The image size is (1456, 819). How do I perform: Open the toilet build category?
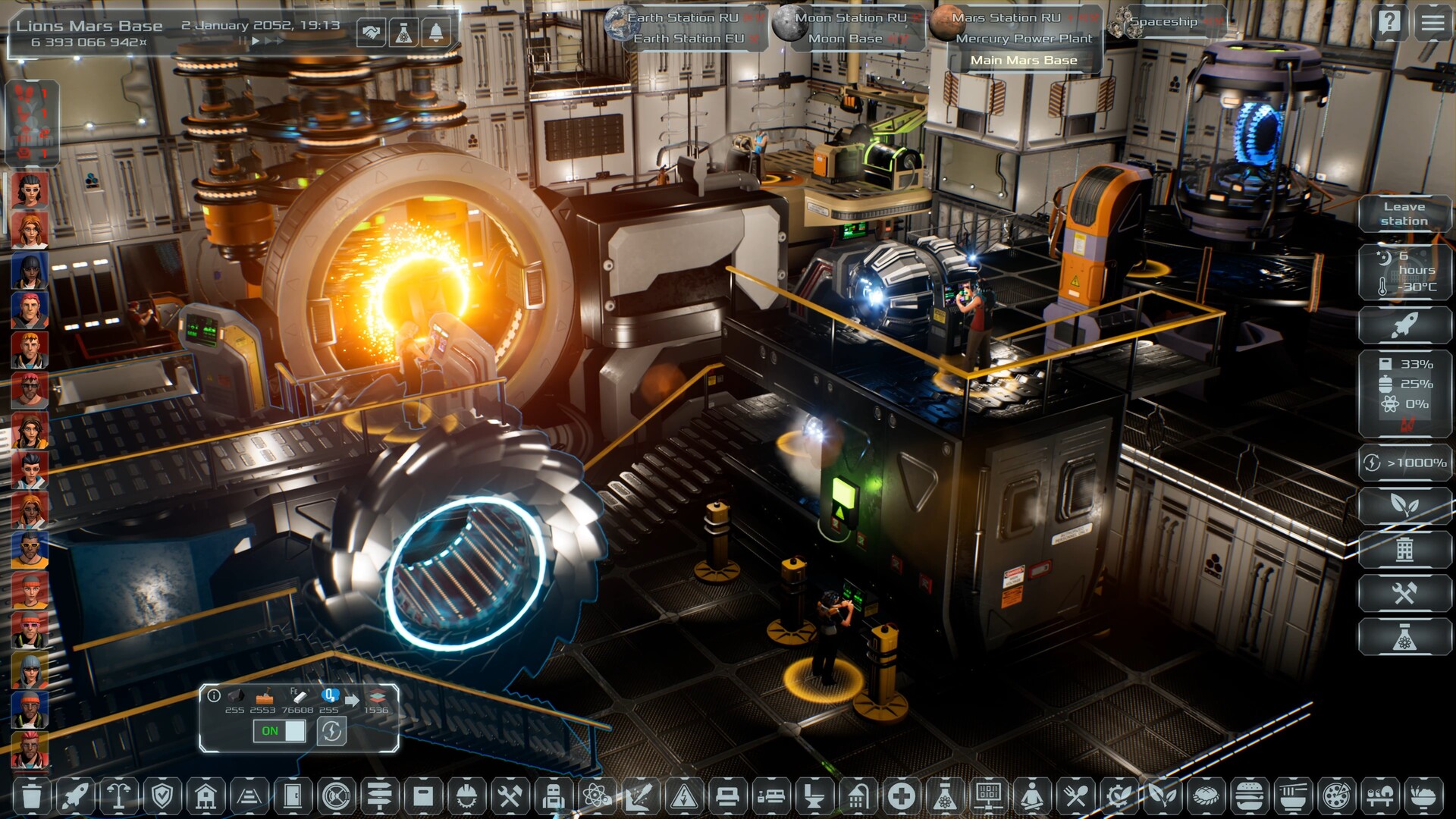(x=814, y=796)
